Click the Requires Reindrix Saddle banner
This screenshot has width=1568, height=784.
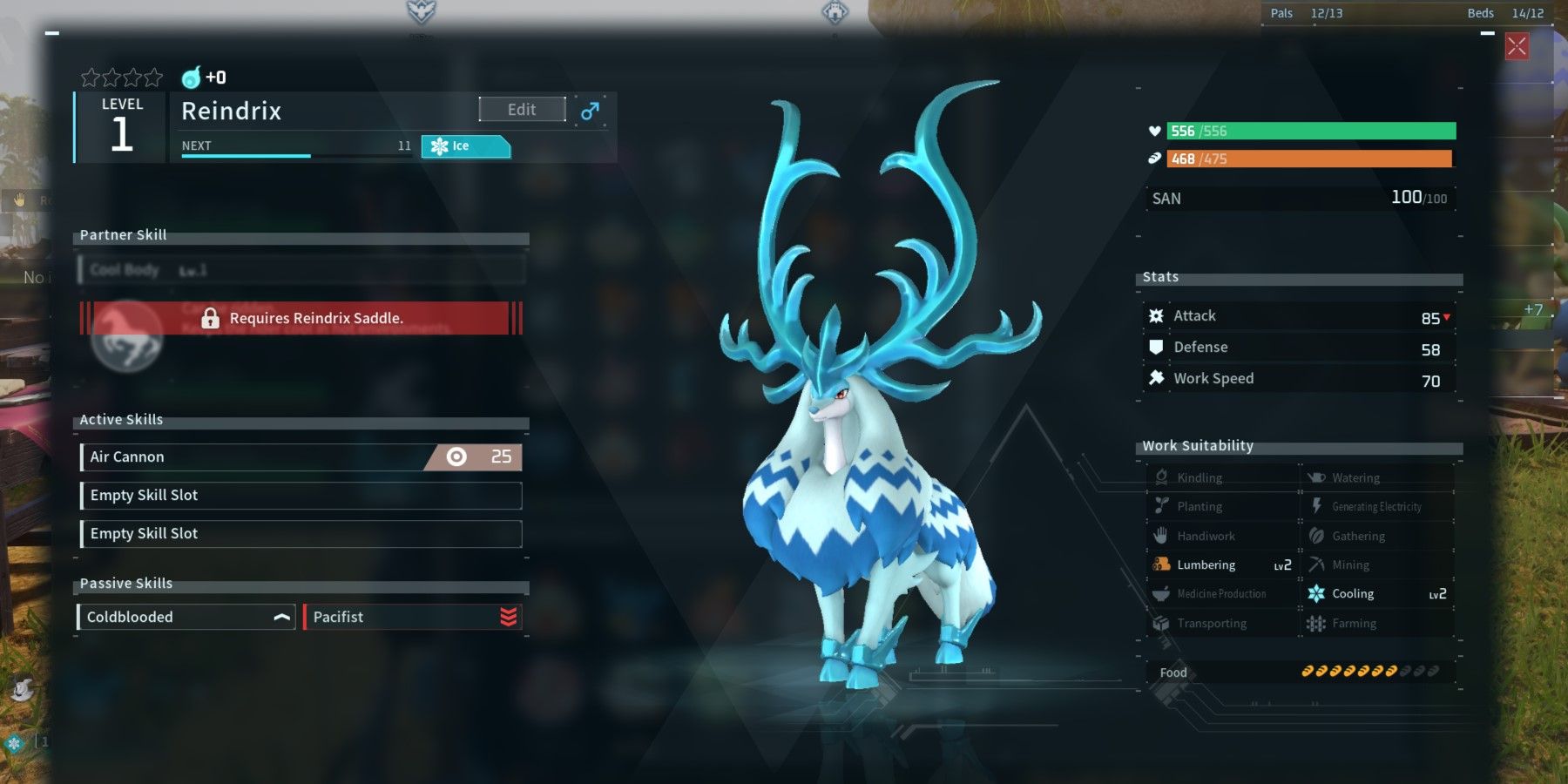[301, 319]
